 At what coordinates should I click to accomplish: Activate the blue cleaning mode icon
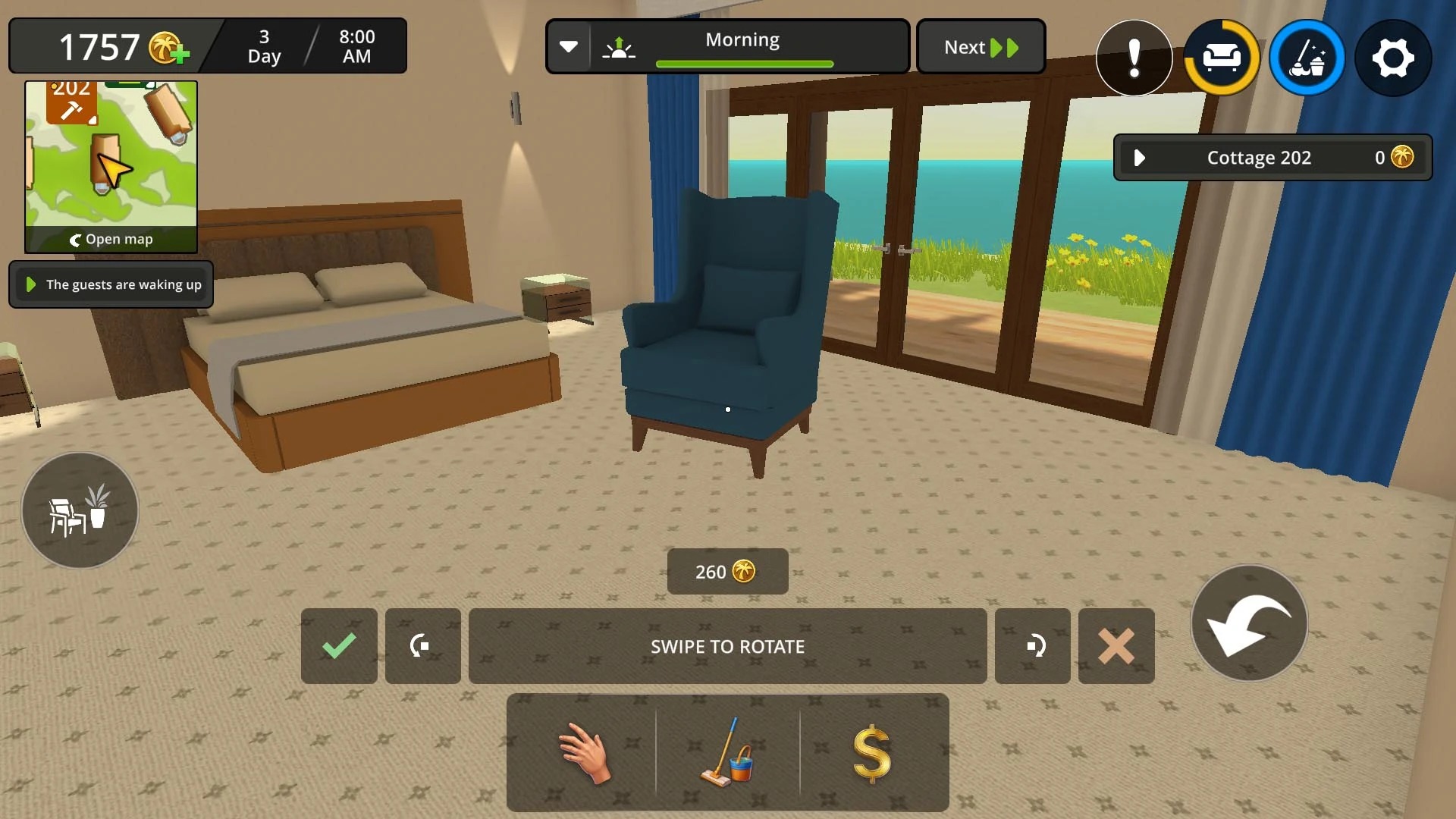coord(1307,58)
